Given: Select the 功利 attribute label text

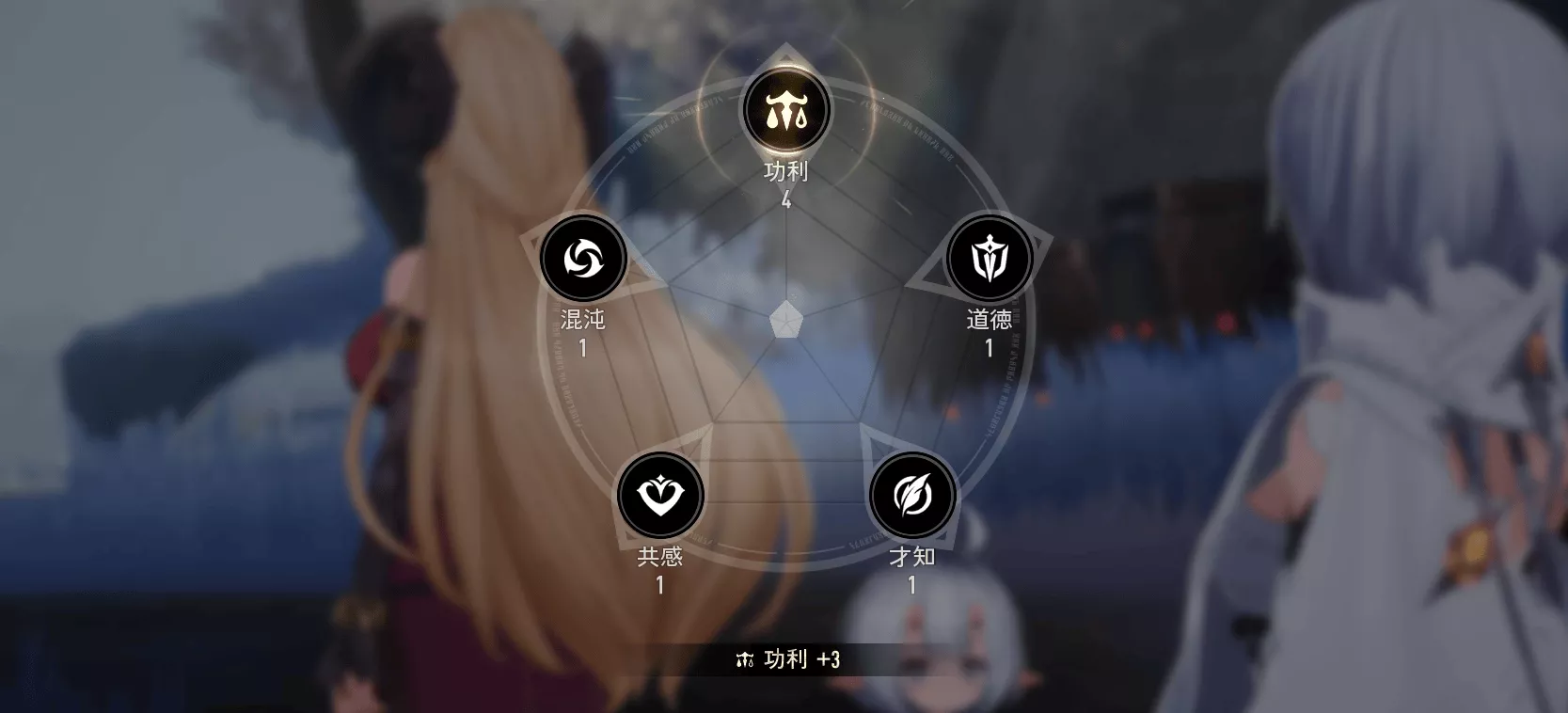Looking at the screenshot, I should tap(785, 172).
